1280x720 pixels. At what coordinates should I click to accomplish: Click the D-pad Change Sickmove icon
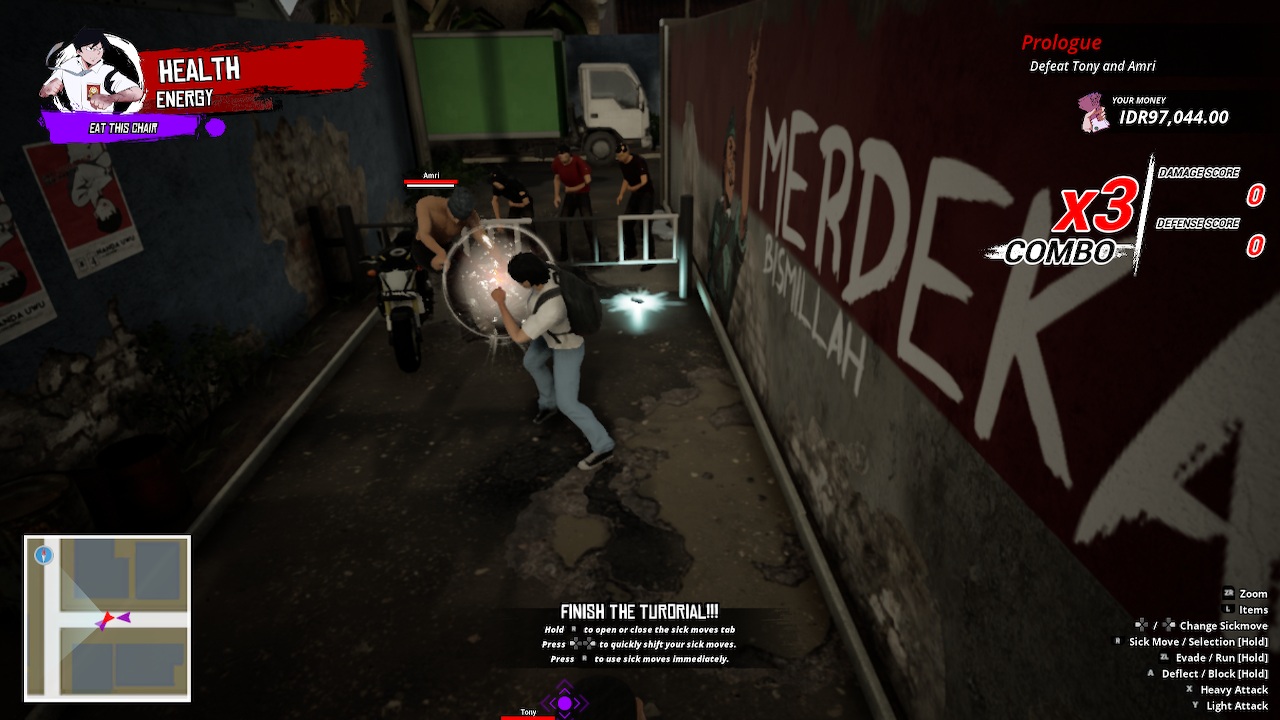(x=1141, y=625)
